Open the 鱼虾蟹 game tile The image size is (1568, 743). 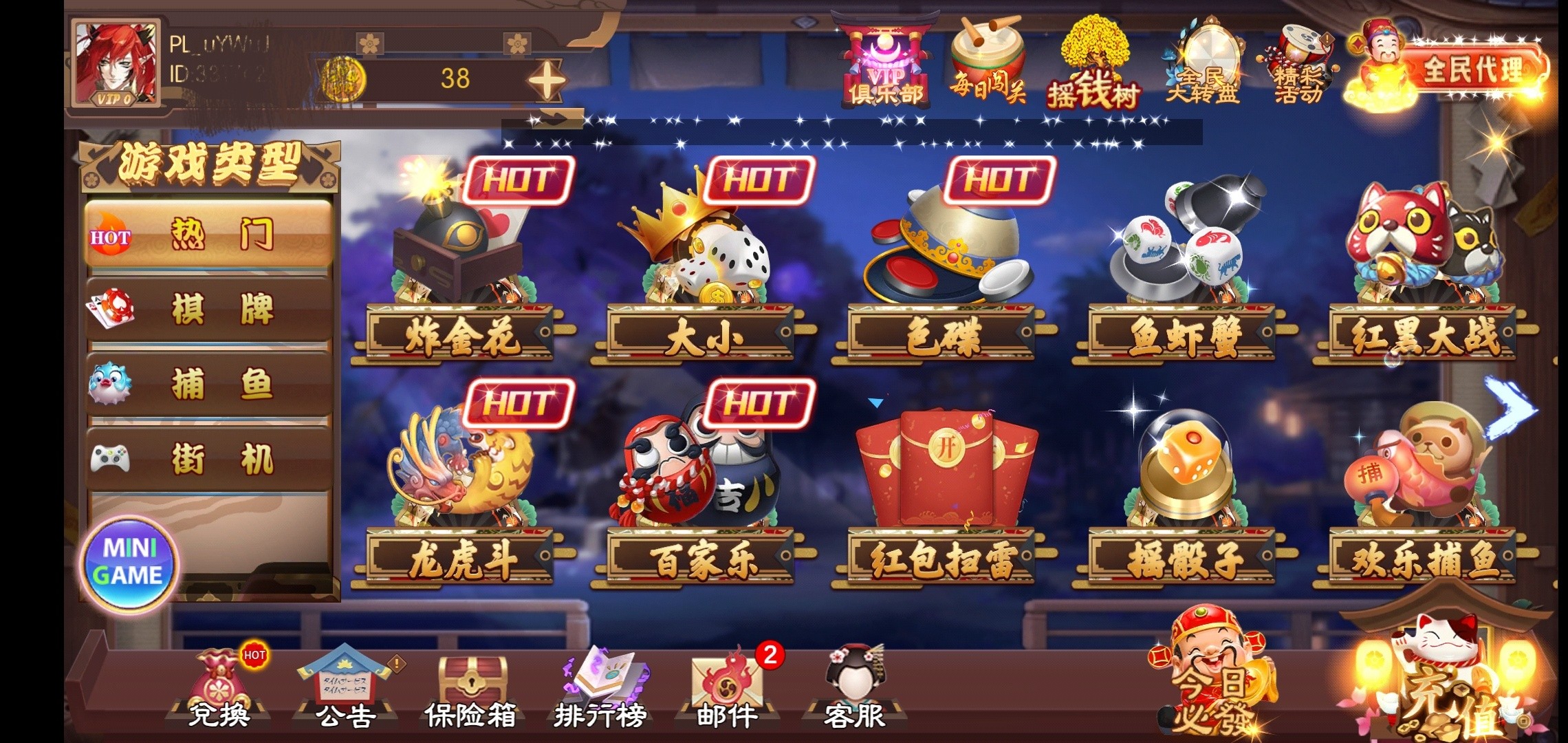tap(1182, 275)
